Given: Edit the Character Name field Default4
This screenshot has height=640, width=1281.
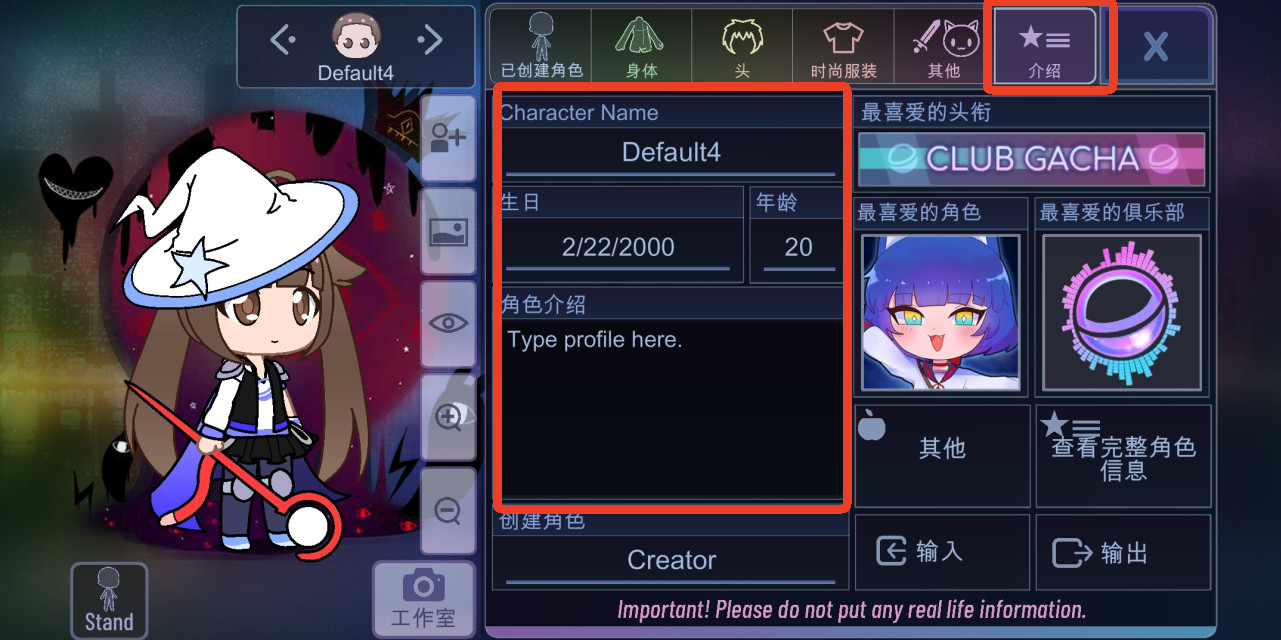Looking at the screenshot, I should pos(671,153).
